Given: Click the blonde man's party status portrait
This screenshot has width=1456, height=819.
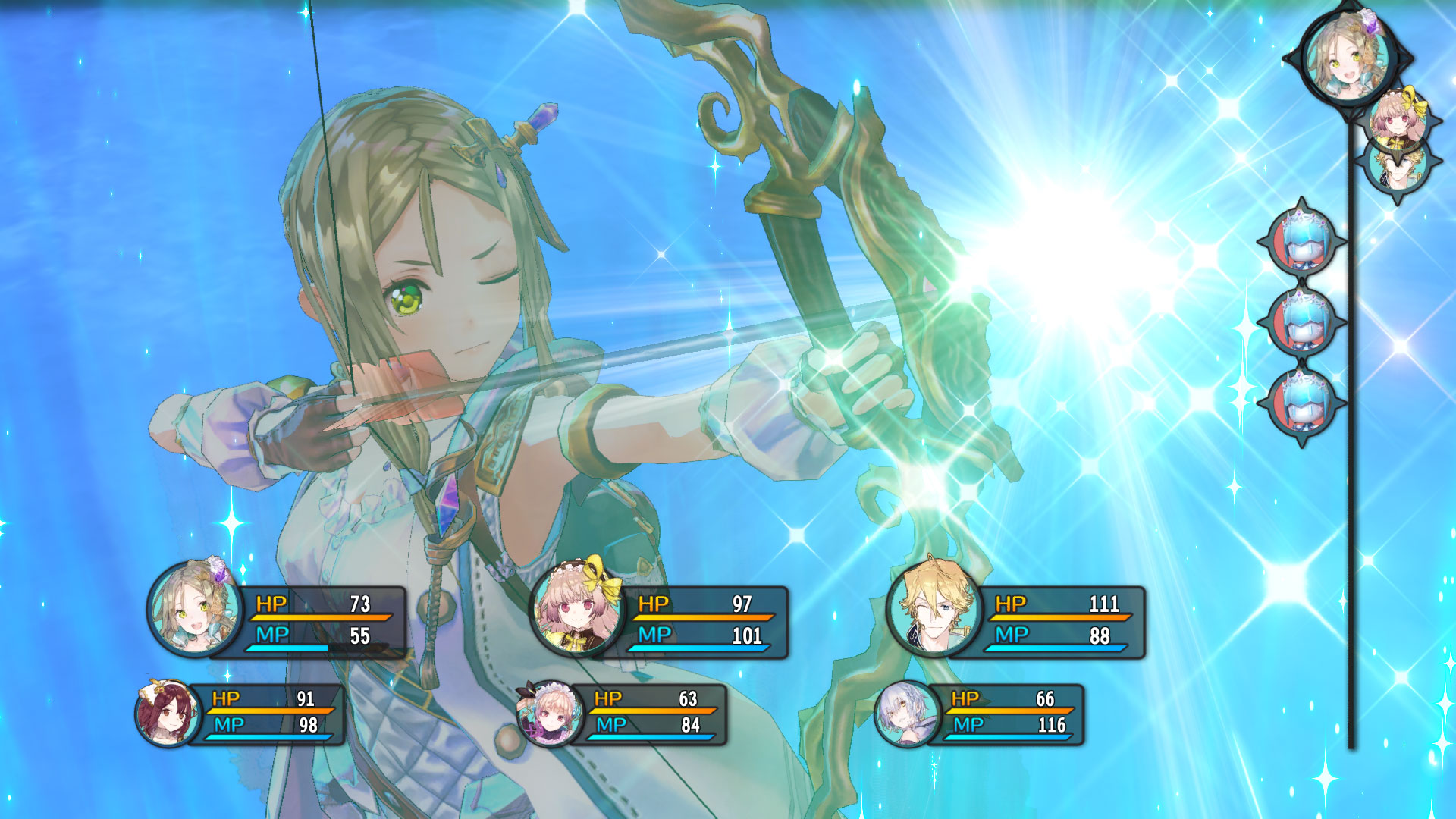Looking at the screenshot, I should point(933,609).
